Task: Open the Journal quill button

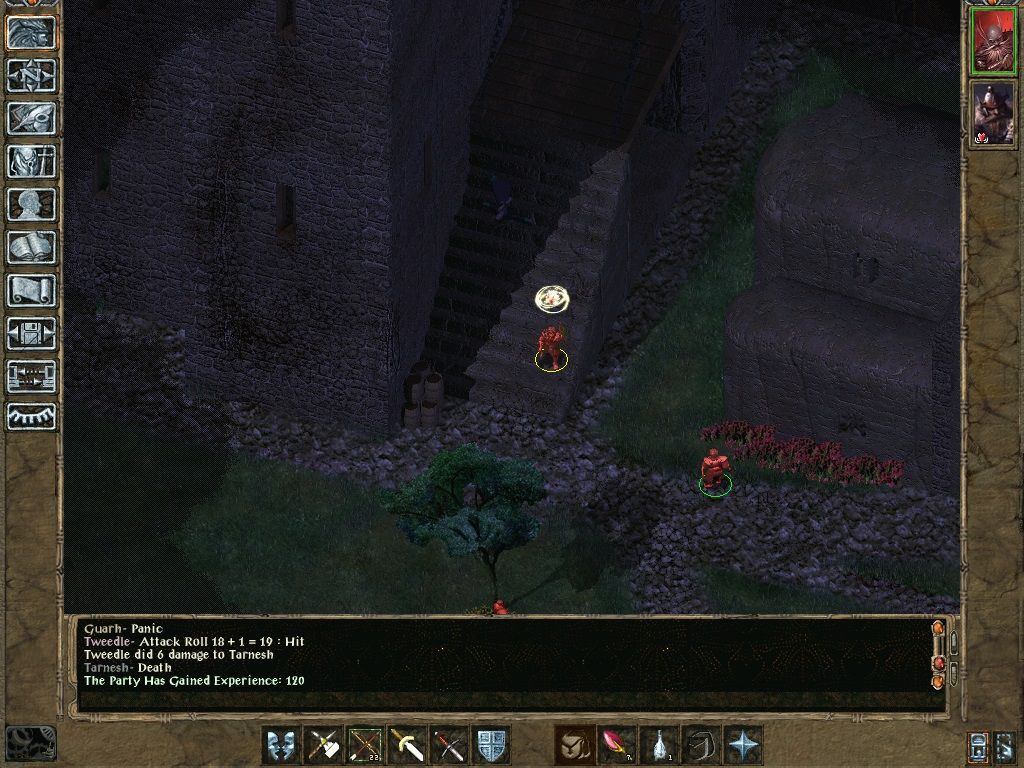Action: click(31, 118)
